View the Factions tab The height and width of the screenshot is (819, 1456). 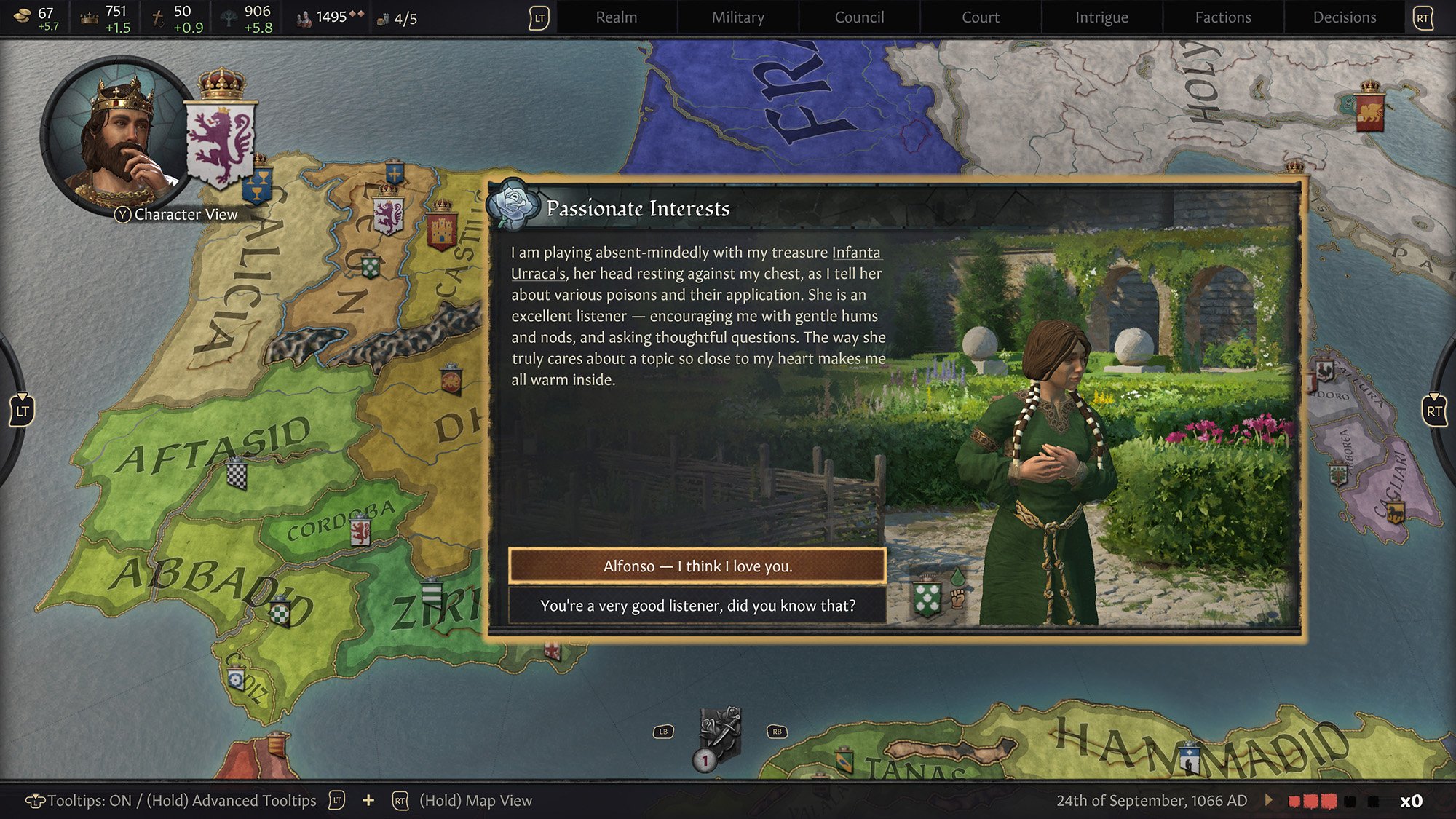click(x=1223, y=17)
